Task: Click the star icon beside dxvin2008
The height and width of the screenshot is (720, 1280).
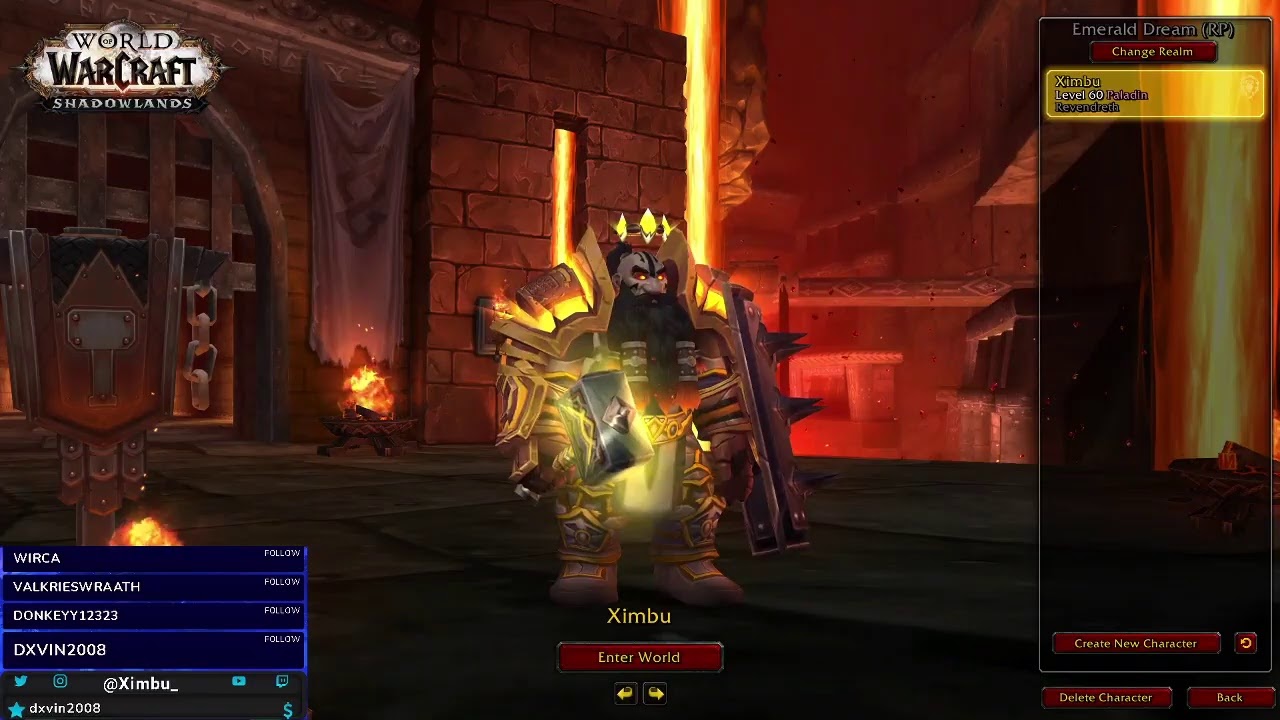Action: point(17,708)
